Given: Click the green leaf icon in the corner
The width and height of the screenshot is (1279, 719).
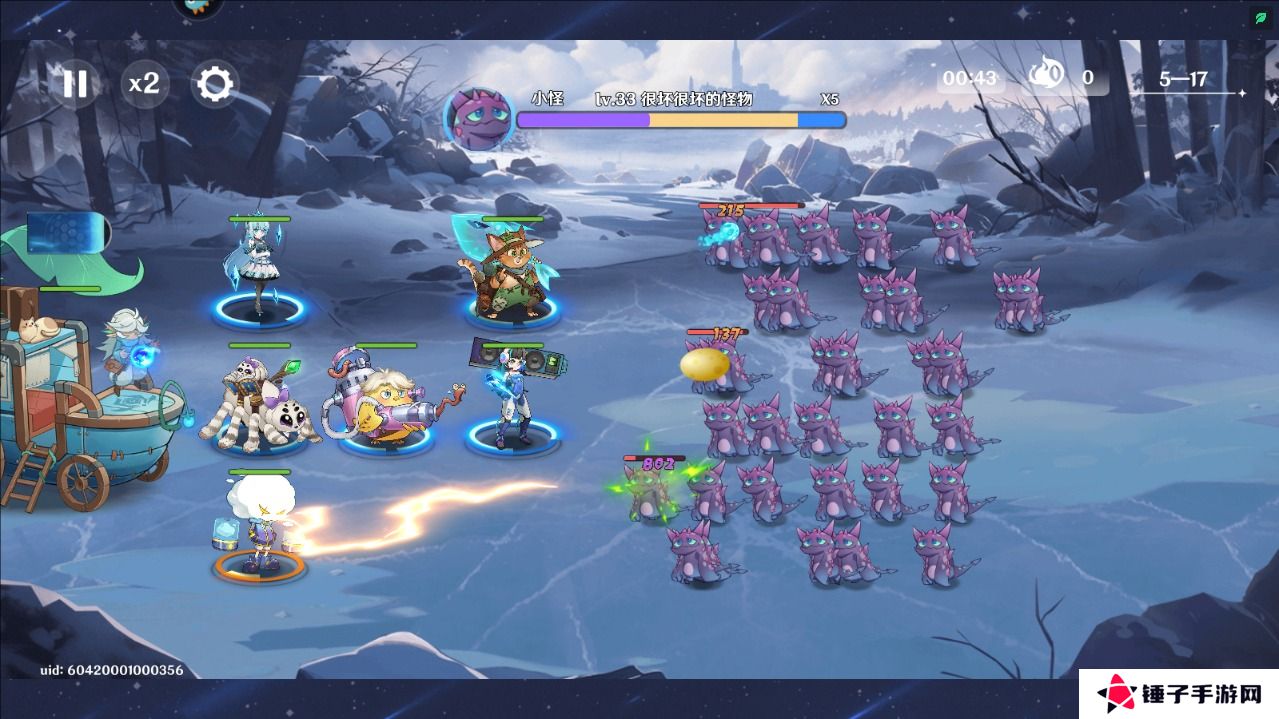Looking at the screenshot, I should click(x=1261, y=18).
